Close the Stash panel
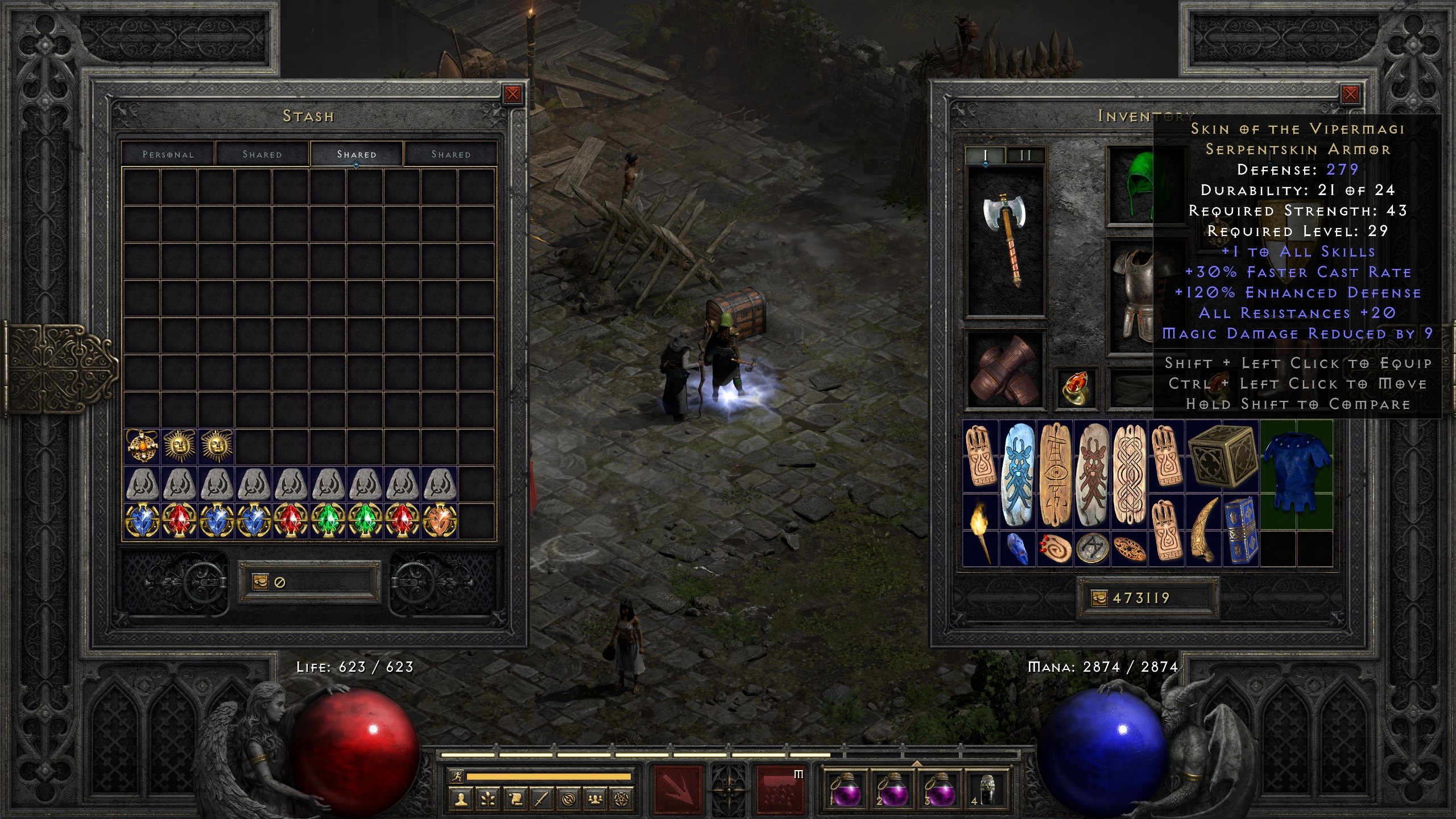 [x=512, y=94]
